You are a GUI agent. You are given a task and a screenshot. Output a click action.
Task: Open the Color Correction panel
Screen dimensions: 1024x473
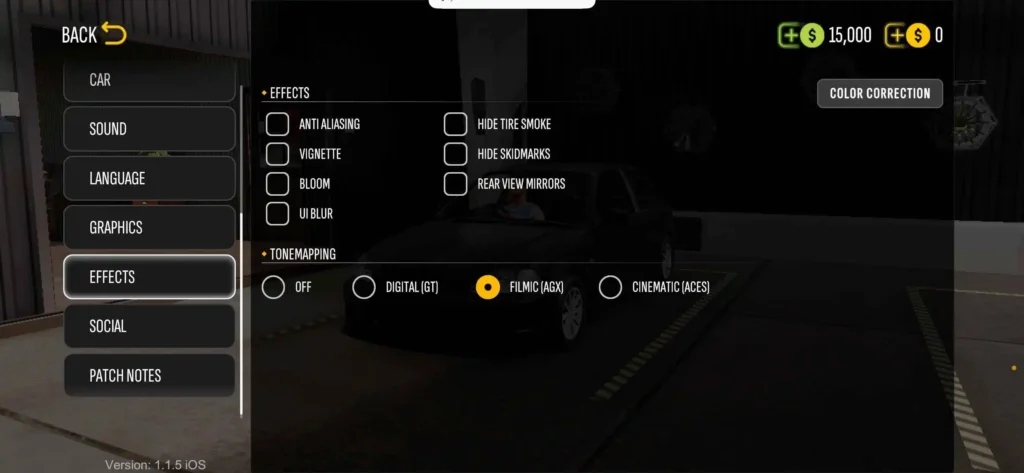[880, 93]
